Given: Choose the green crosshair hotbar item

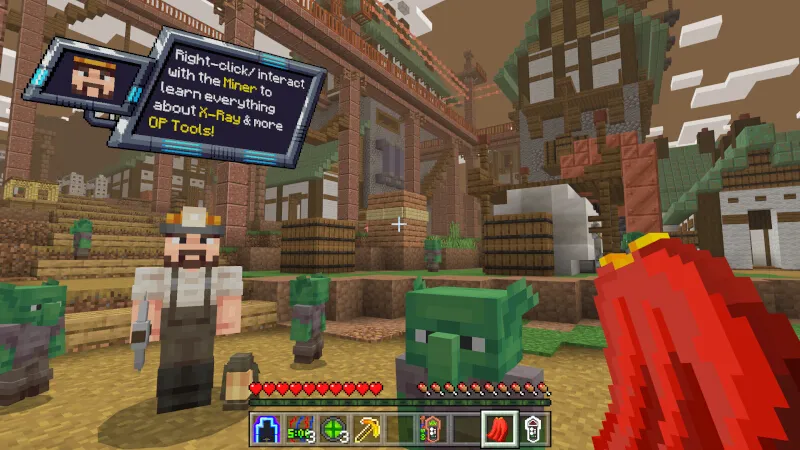Looking at the screenshot, I should pos(332,428).
